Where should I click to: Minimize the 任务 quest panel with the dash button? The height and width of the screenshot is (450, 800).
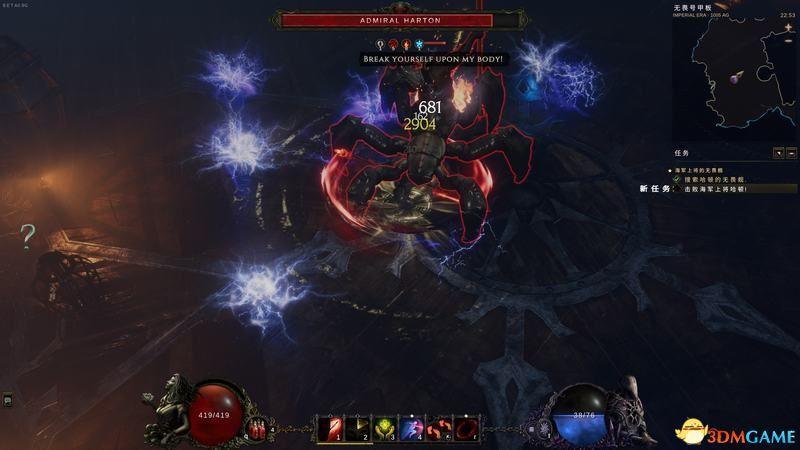click(x=791, y=153)
